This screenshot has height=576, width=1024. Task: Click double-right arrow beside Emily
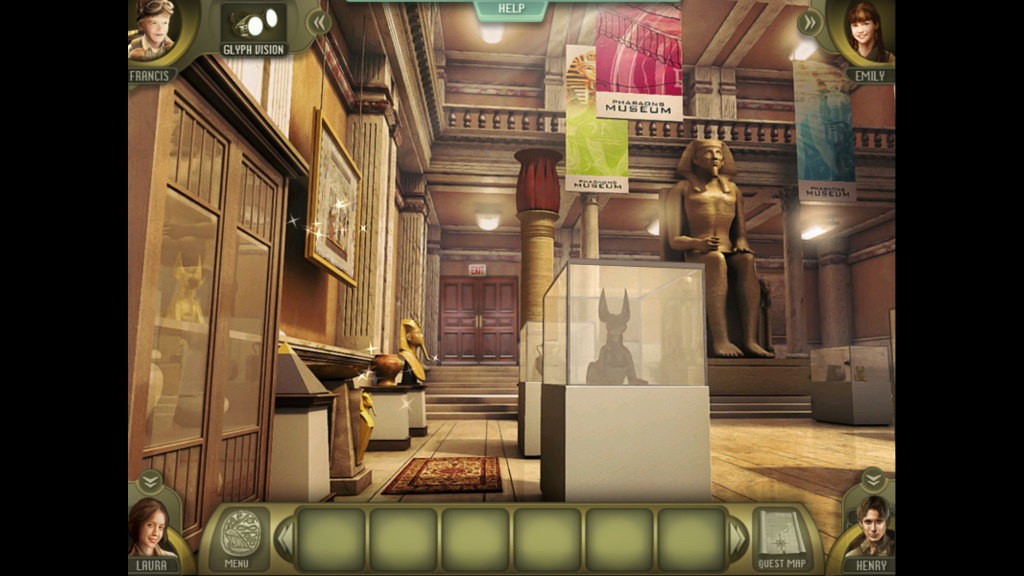809,22
